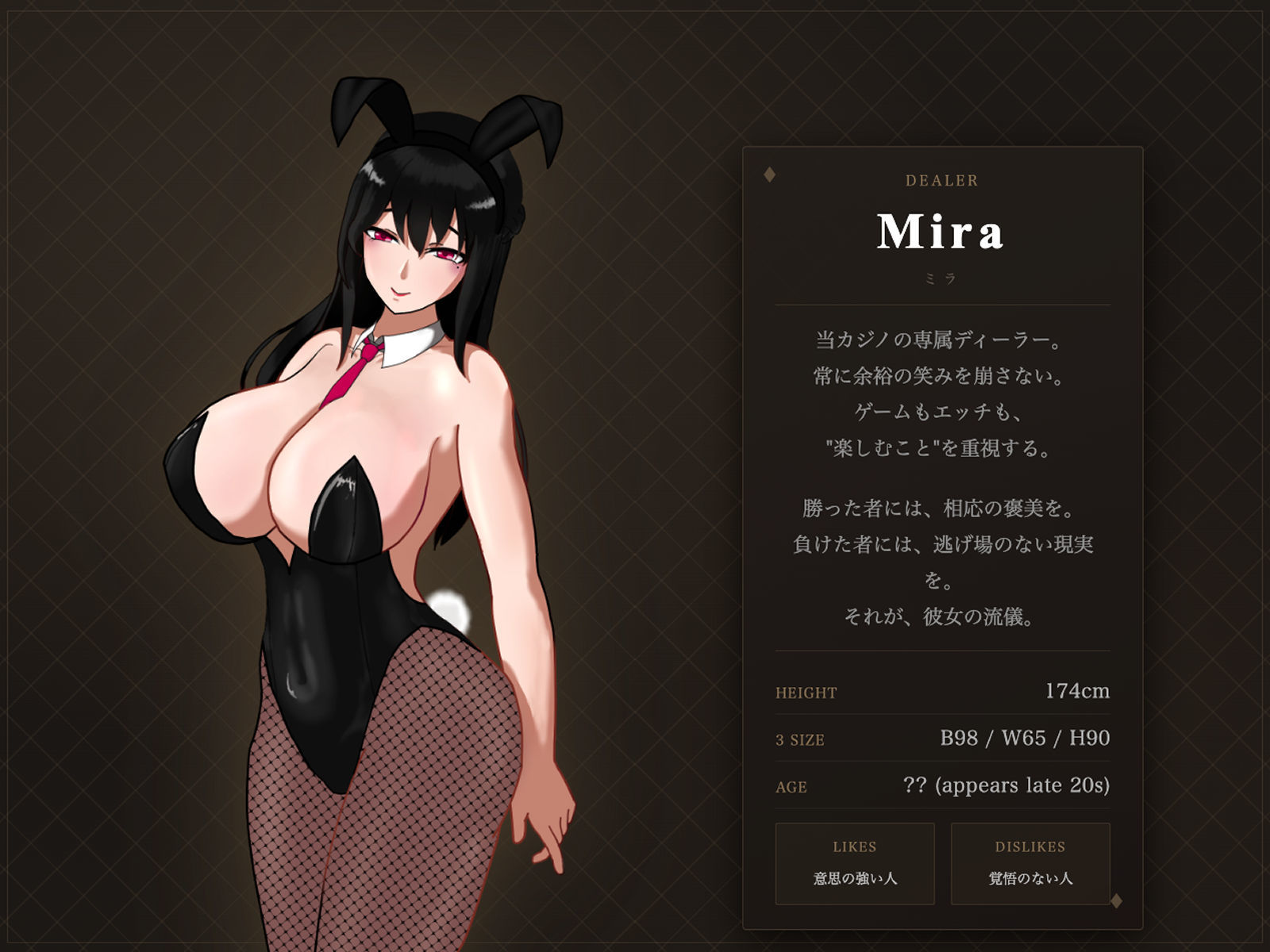Click the 174cm height value
1270x952 pixels.
1079,691
